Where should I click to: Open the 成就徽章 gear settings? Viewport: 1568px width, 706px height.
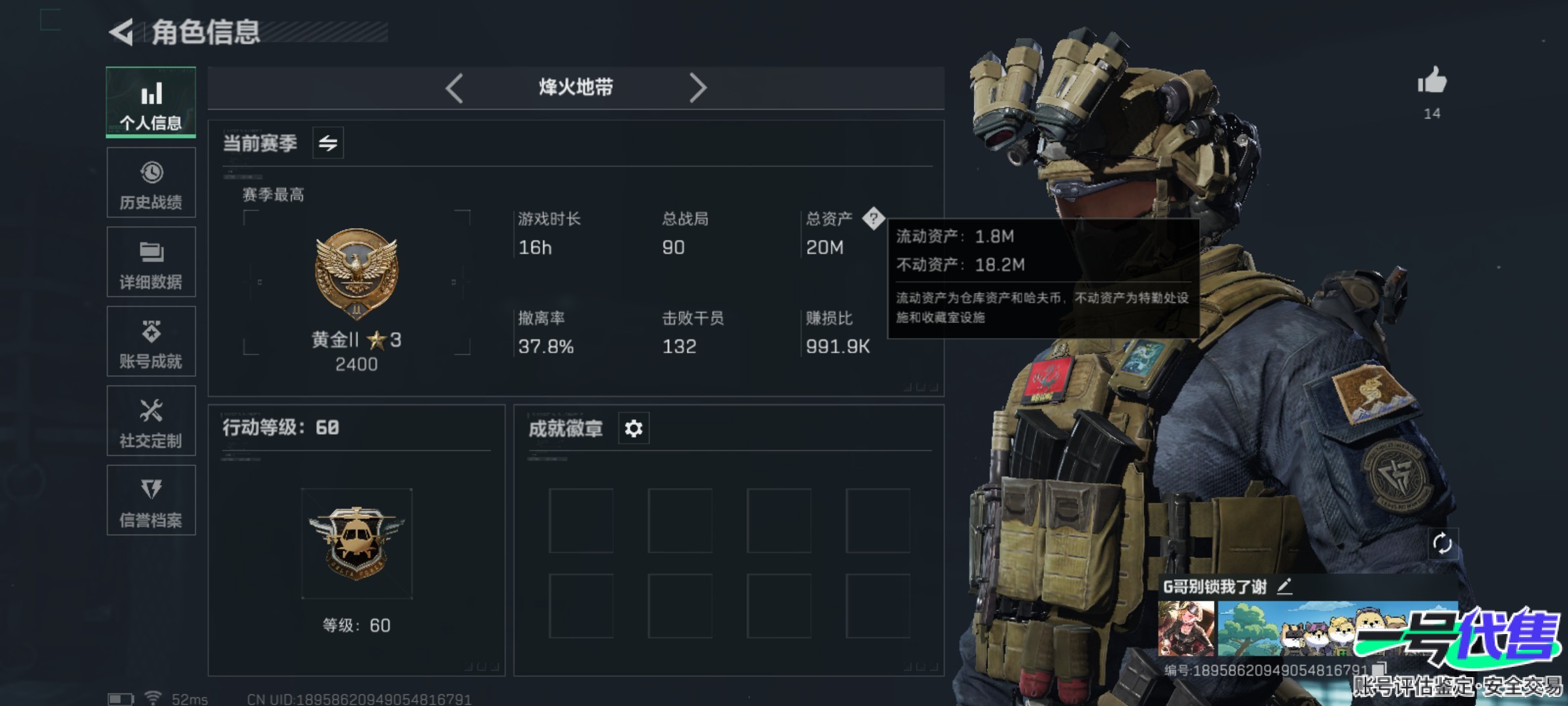634,429
